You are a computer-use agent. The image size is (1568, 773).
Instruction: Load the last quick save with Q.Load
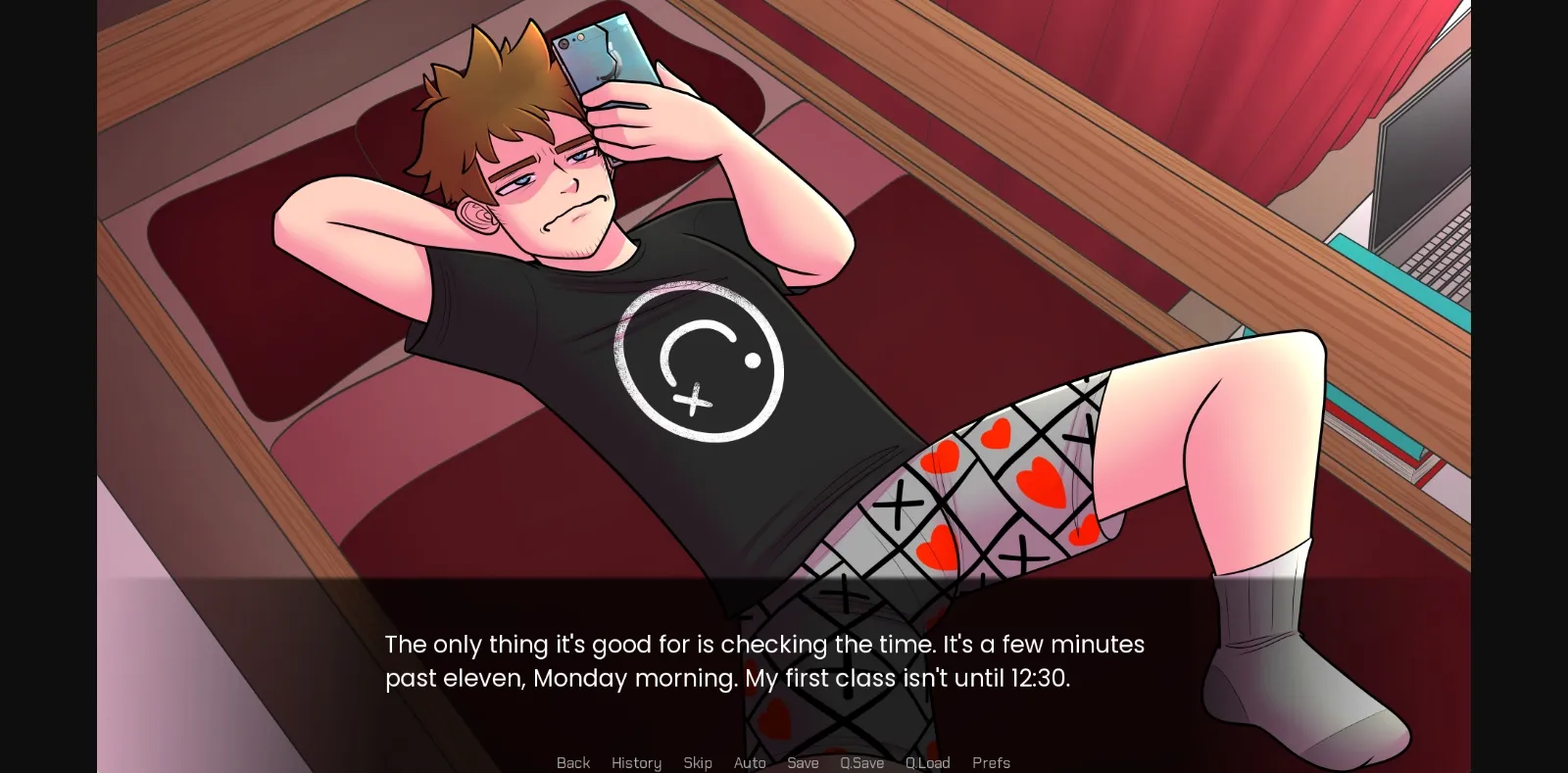[x=927, y=762]
